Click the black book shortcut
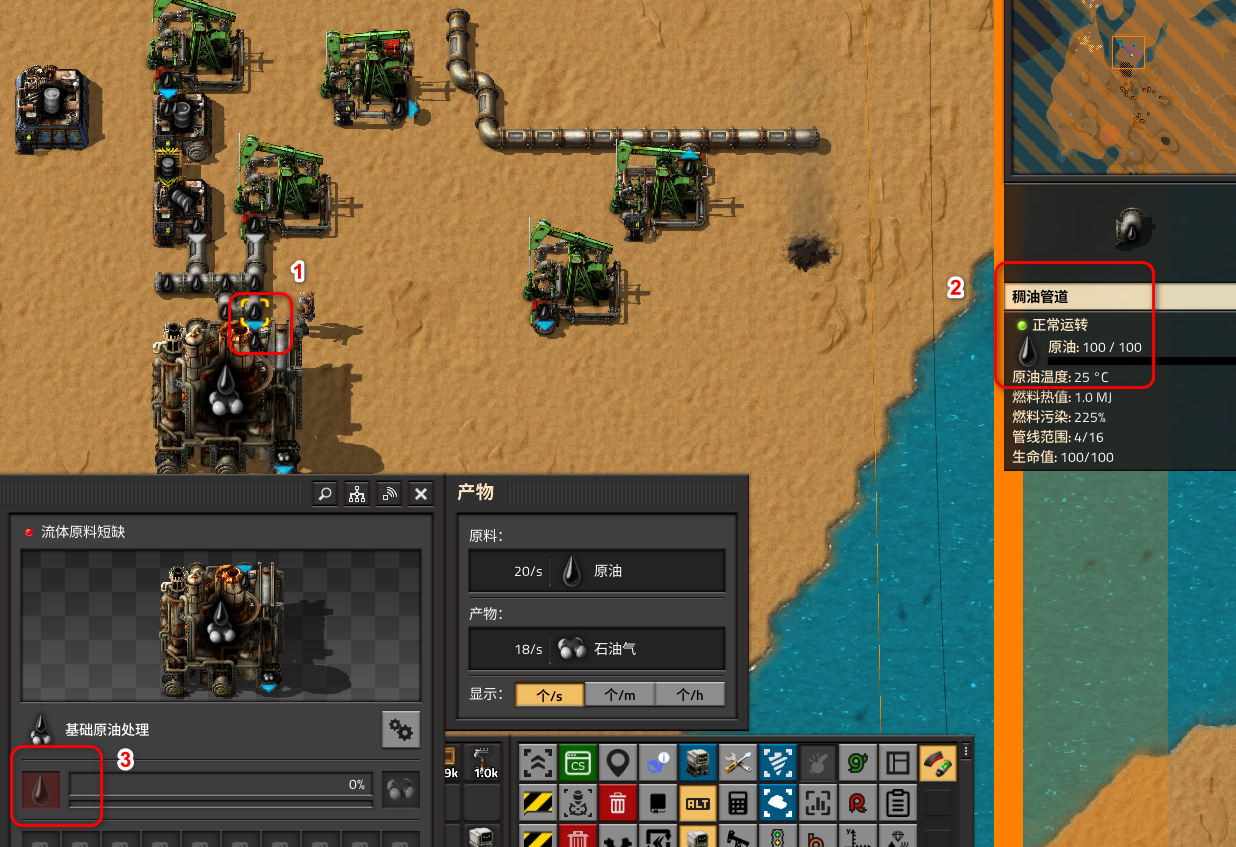 coord(657,802)
